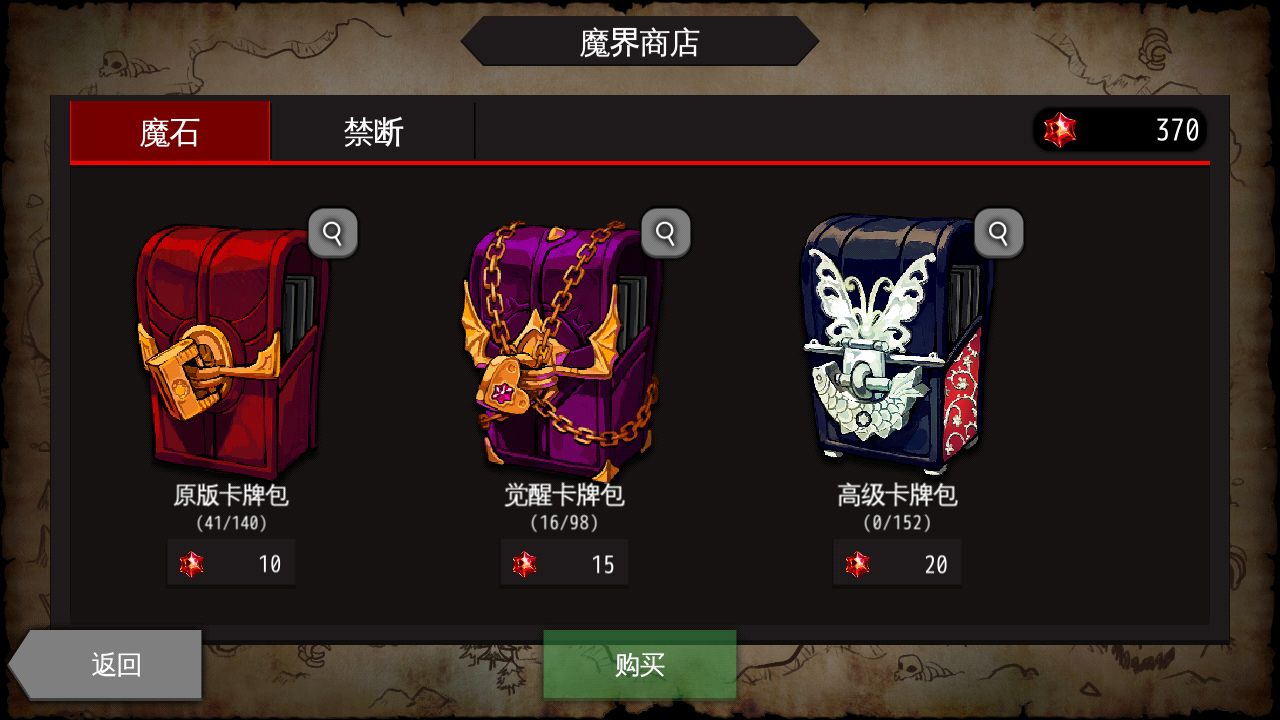Screen dimensions: 1280x720
Task: Click the 魔界商店 title banner
Action: click(x=640, y=42)
